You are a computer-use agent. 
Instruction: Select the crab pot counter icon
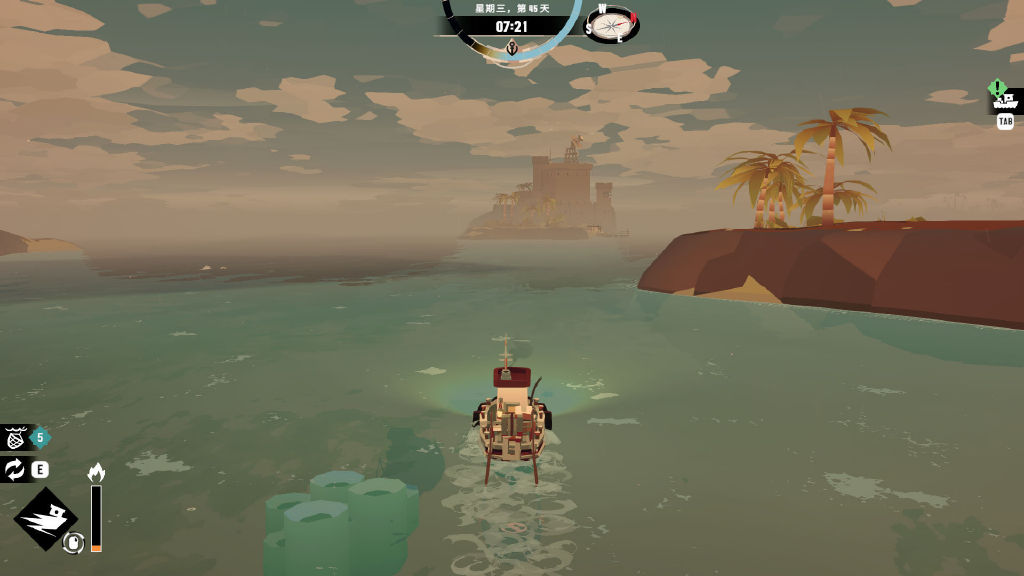point(16,437)
